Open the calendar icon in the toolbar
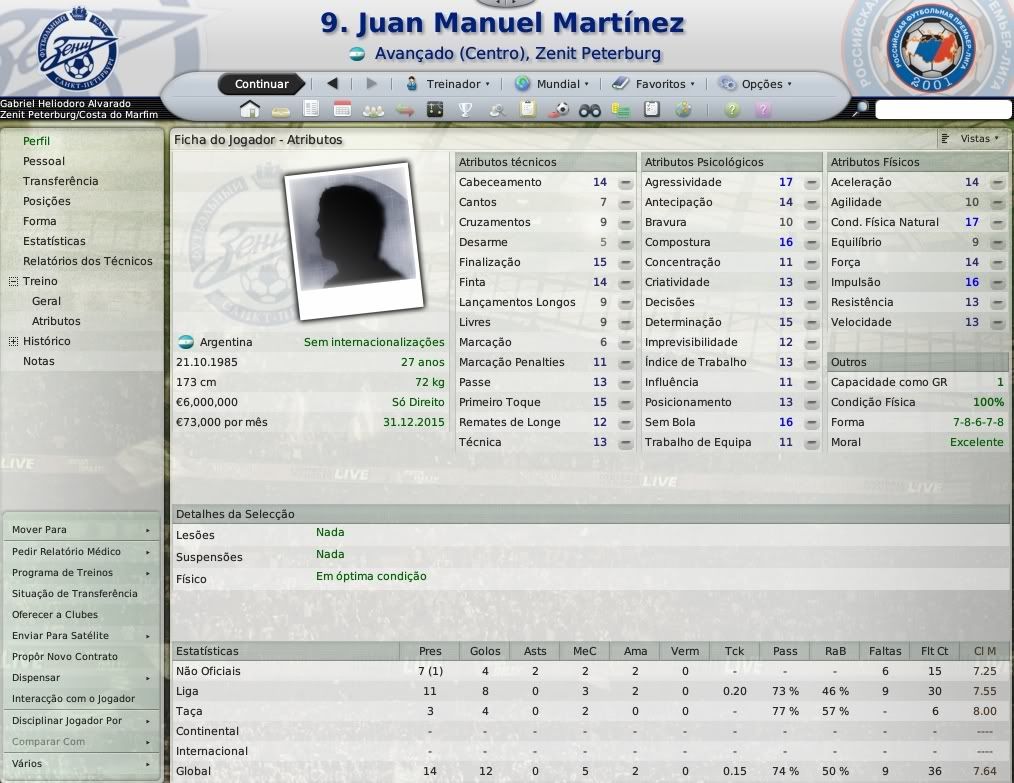This screenshot has height=783, width=1014. [342, 110]
